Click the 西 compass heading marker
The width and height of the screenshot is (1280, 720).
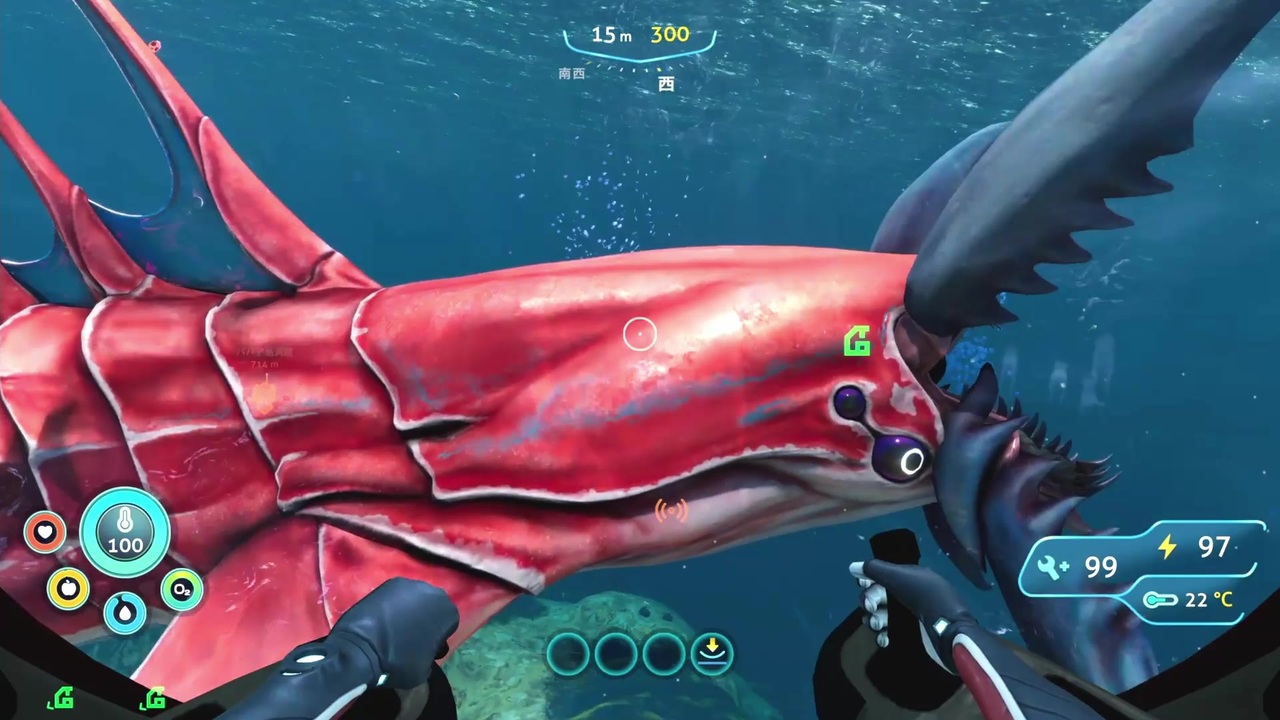(x=666, y=84)
